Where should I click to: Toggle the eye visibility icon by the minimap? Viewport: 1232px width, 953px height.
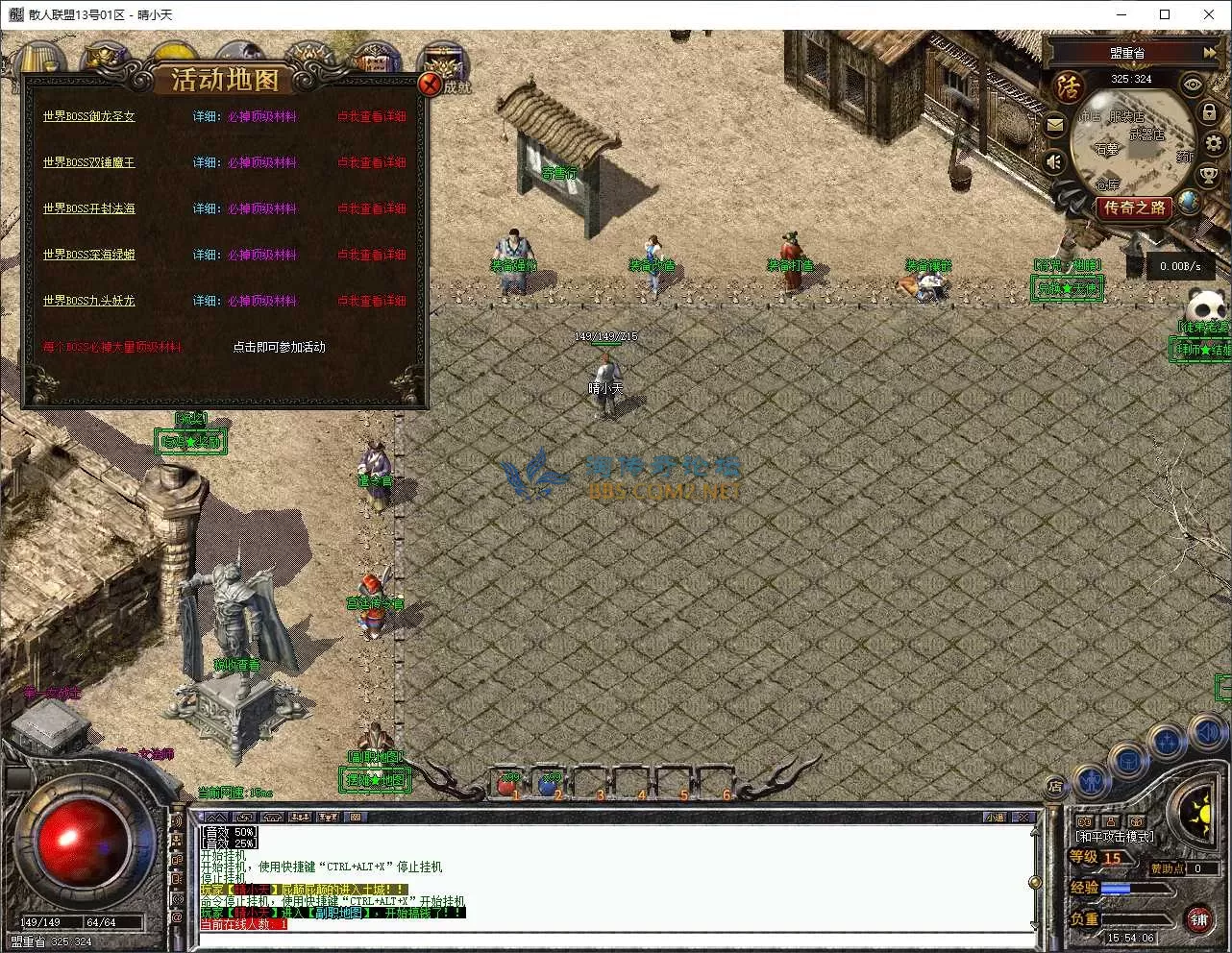(1193, 85)
